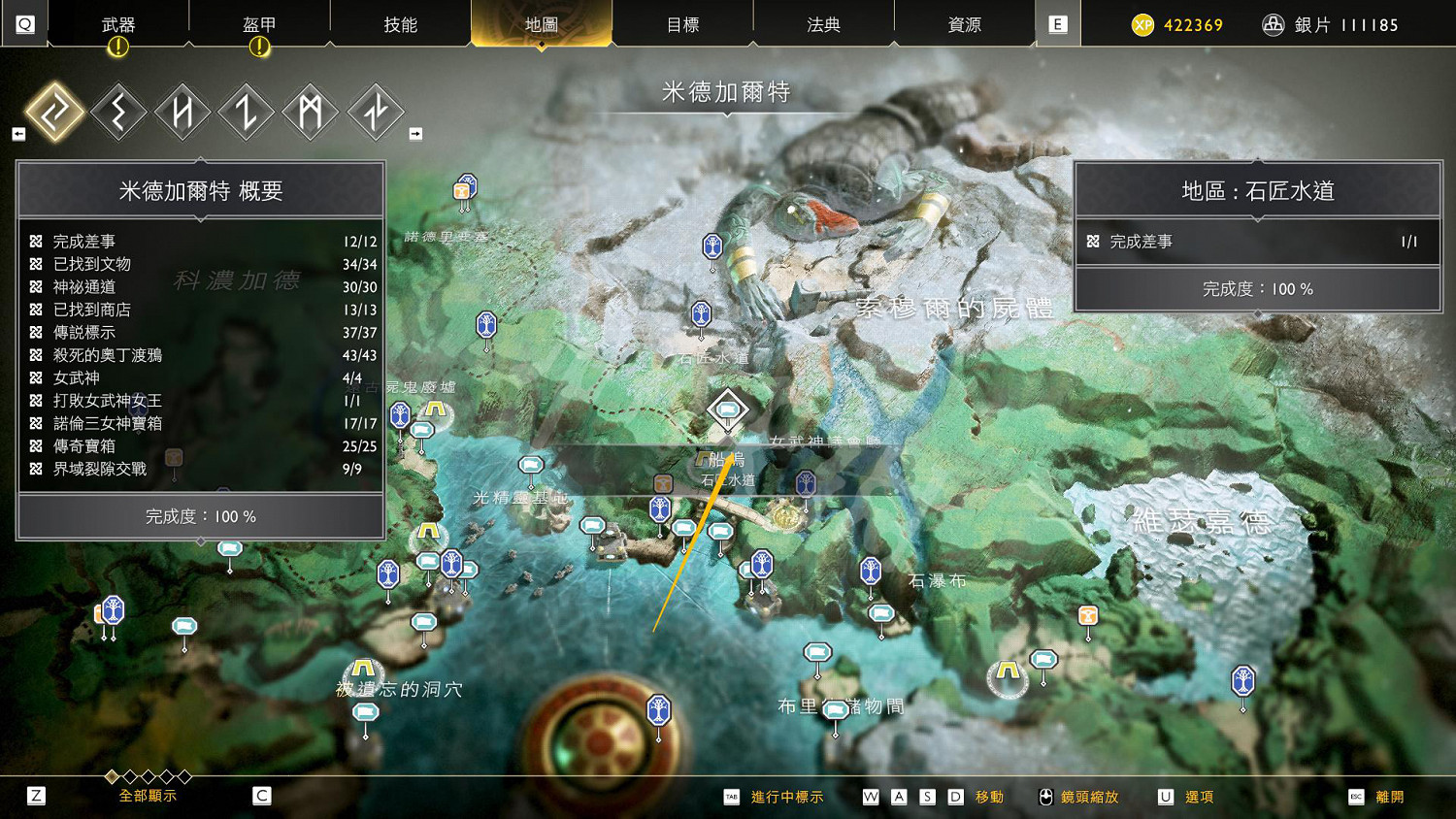The image size is (1456, 819).
Task: Click the left arrow to previous region
Action: tap(17, 133)
